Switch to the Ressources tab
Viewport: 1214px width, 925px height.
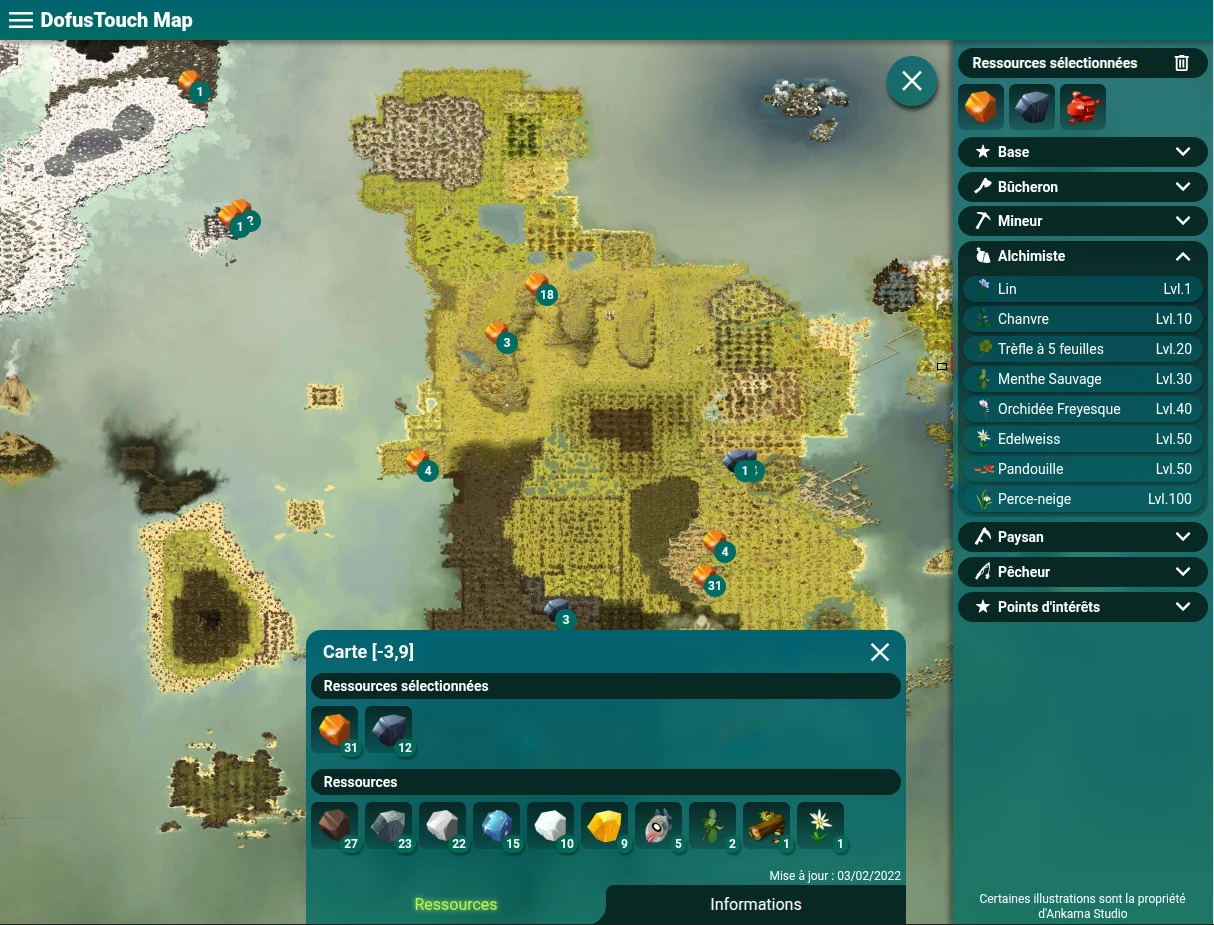456,904
